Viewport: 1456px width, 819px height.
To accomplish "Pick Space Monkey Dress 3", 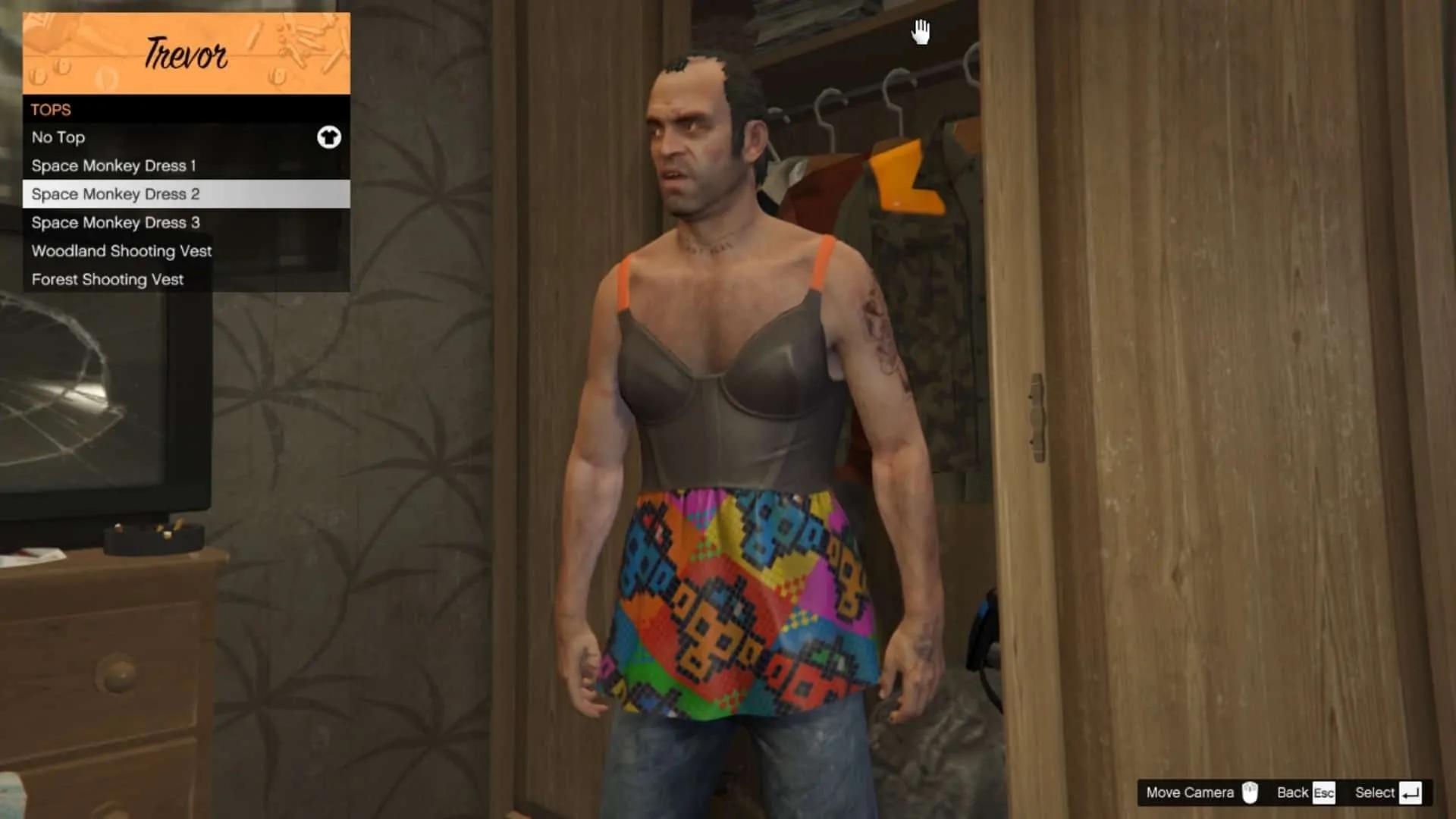I will 186,222.
